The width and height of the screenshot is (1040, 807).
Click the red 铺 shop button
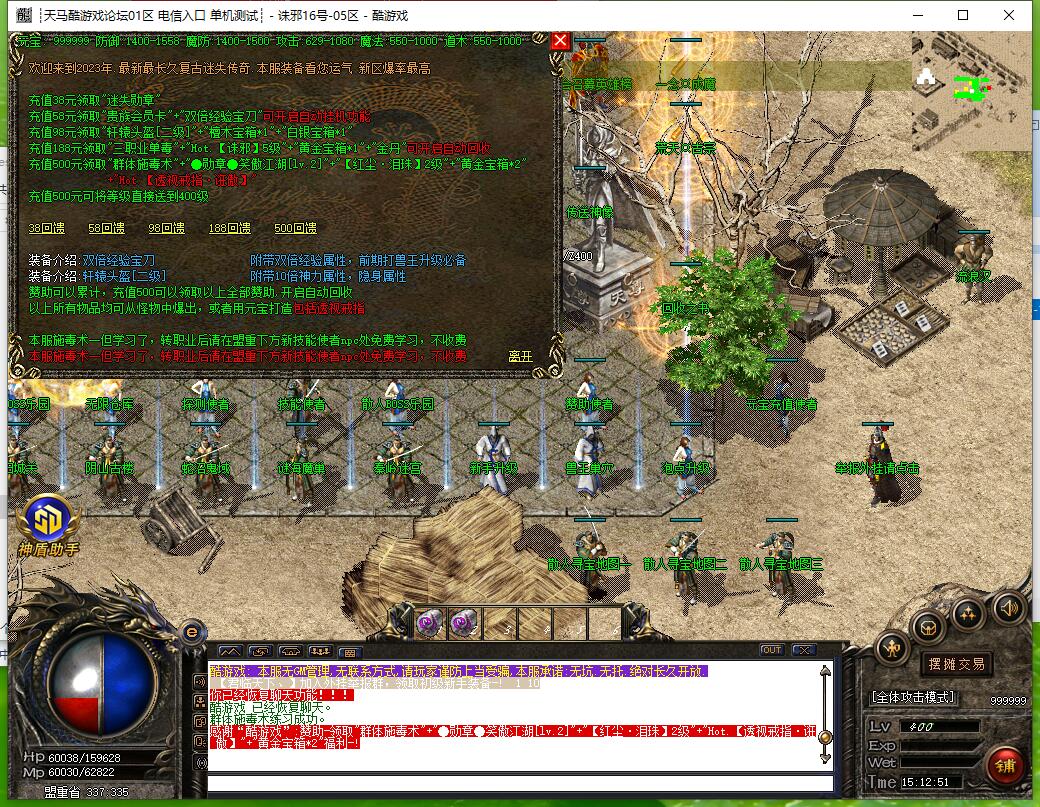(1005, 766)
